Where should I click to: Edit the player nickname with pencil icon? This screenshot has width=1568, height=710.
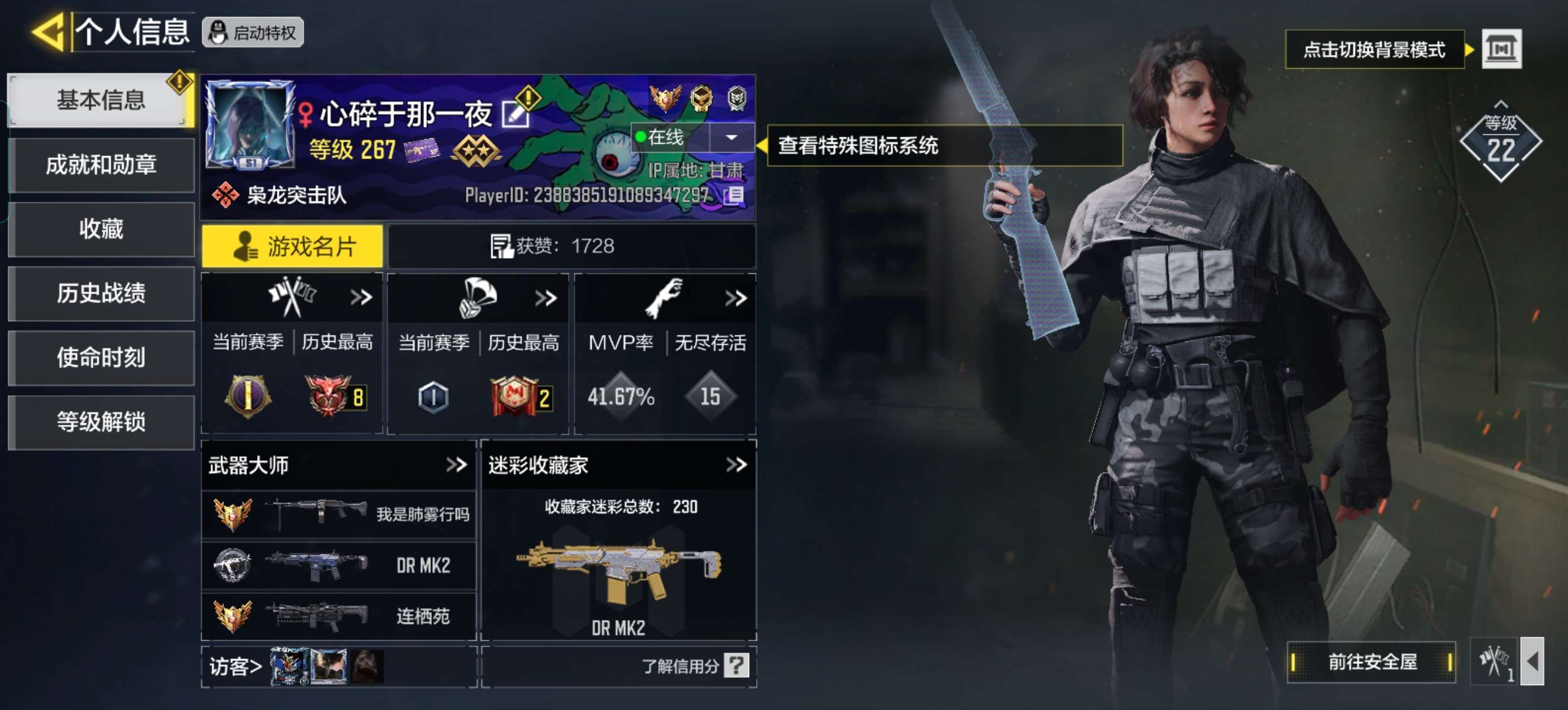tap(514, 114)
